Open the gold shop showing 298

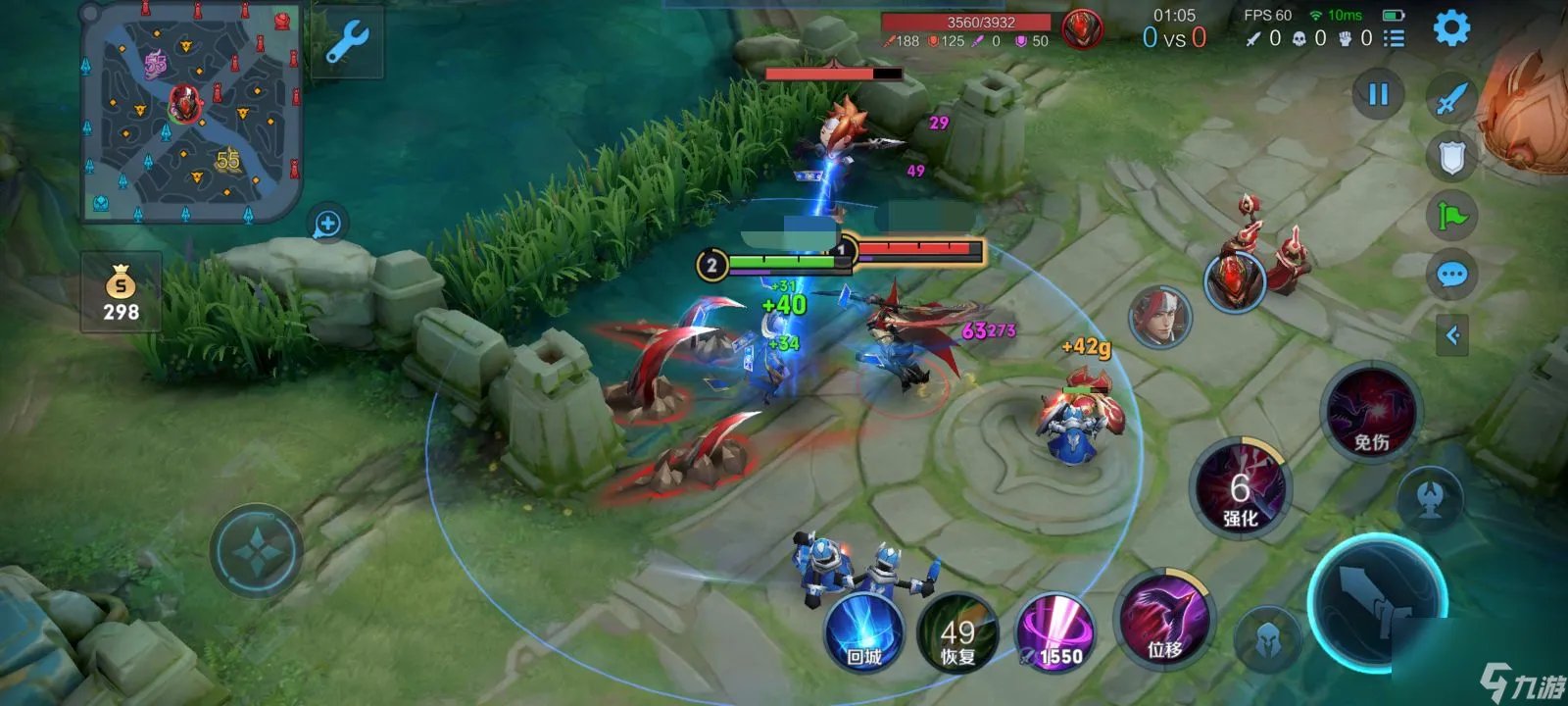click(122, 293)
